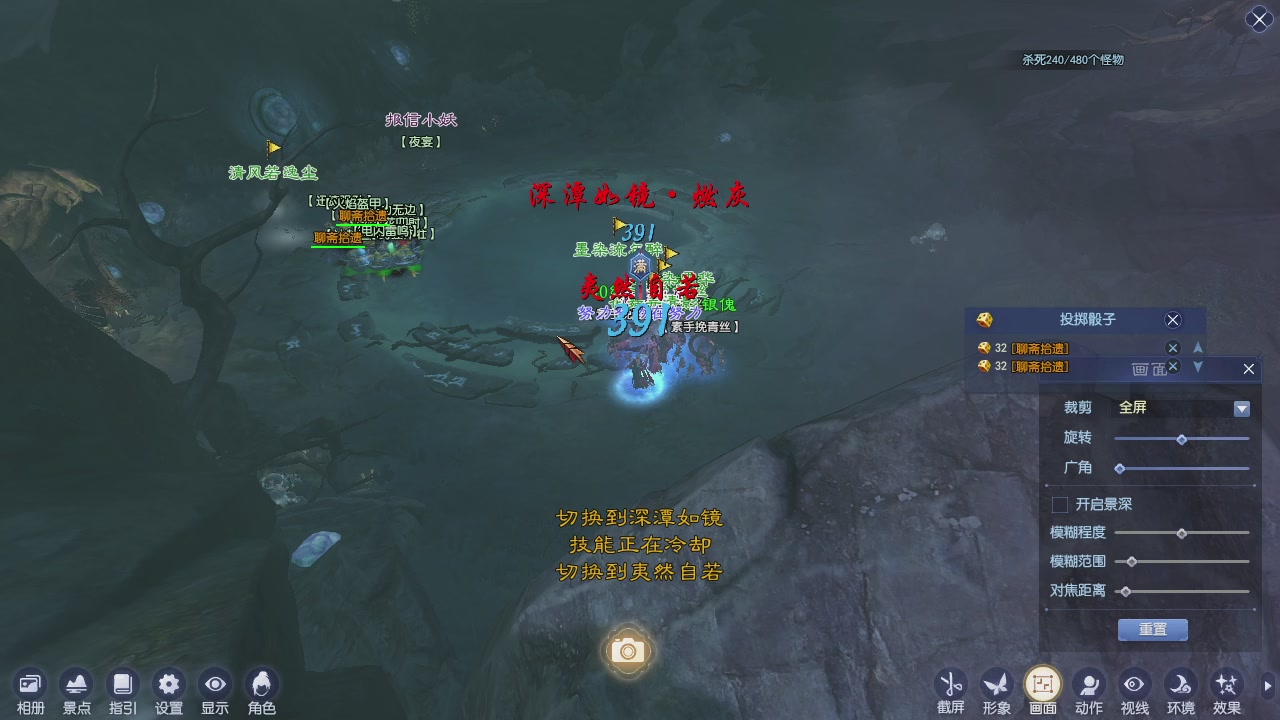Remove the first 32 [聊斋拾遗] dice entry
The height and width of the screenshot is (720, 1280).
(x=1173, y=348)
